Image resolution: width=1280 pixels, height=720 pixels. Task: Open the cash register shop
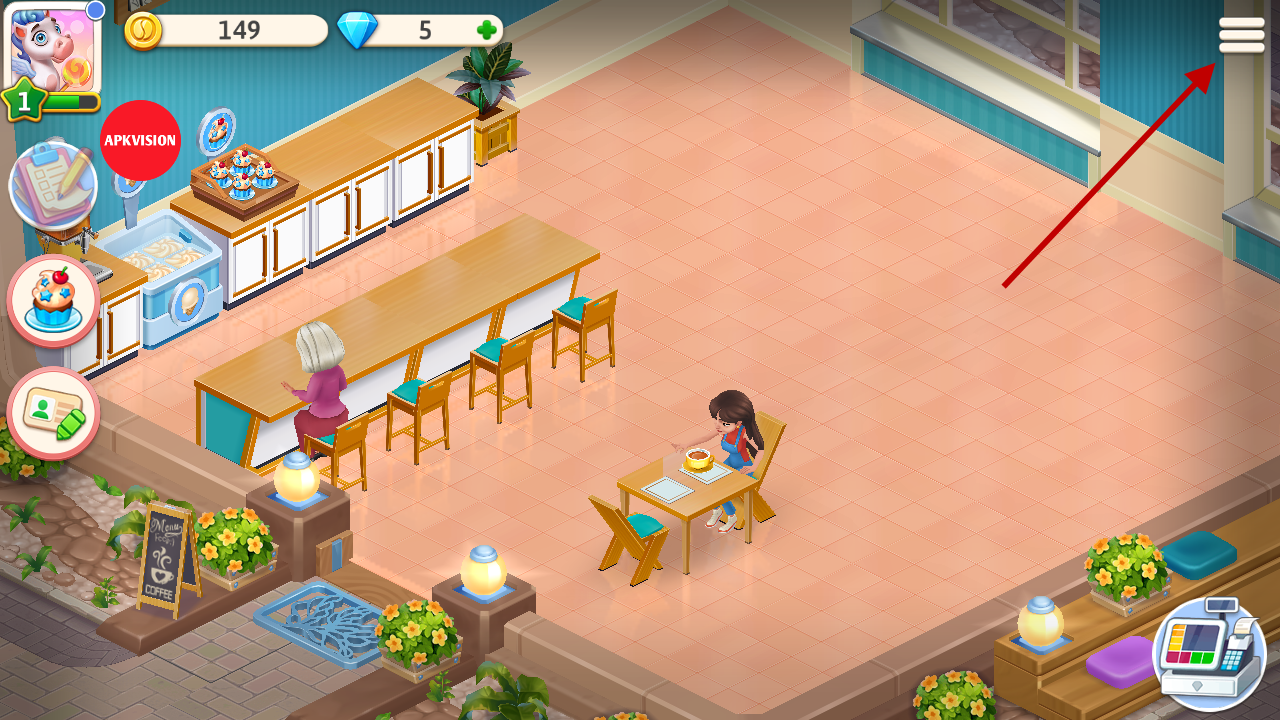[x=1209, y=654]
